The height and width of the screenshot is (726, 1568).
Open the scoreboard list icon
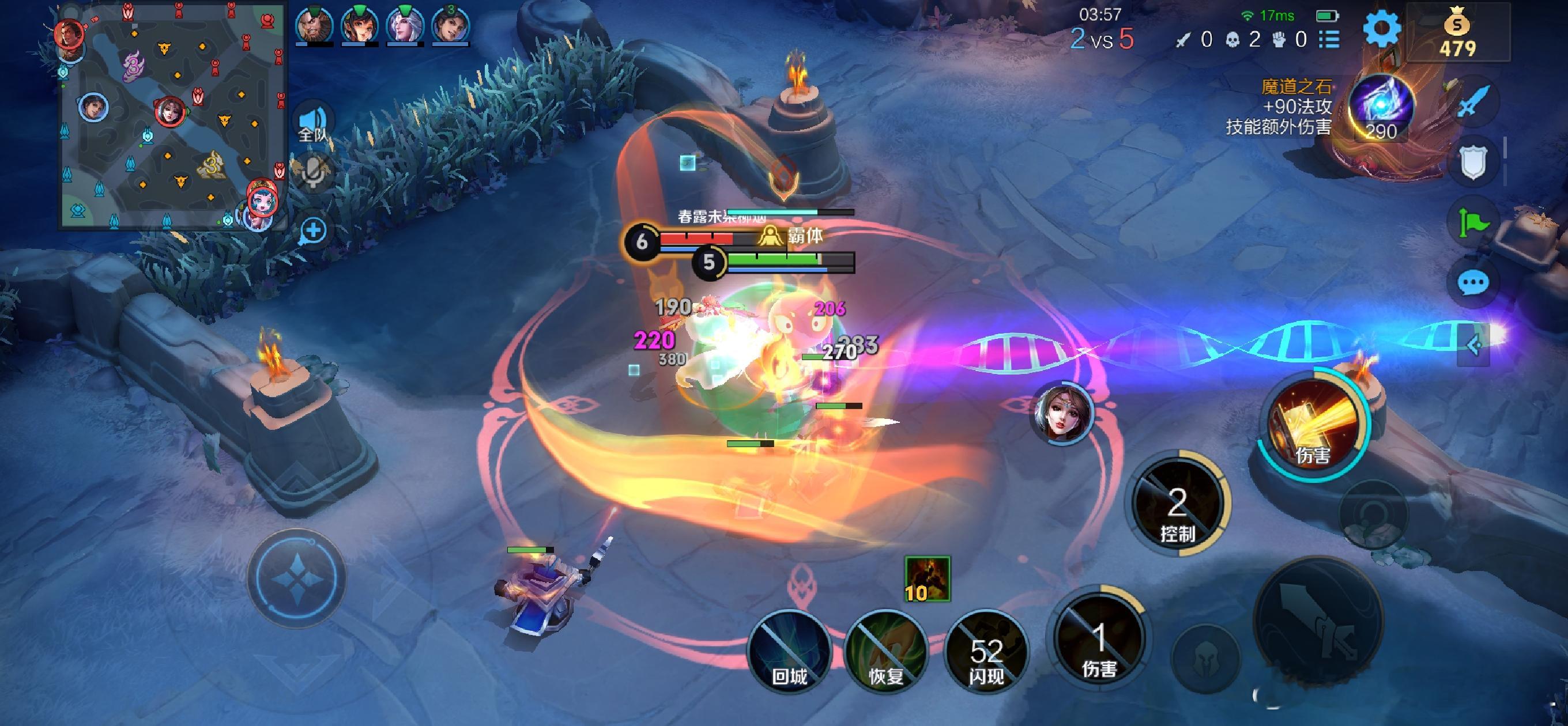(1329, 40)
